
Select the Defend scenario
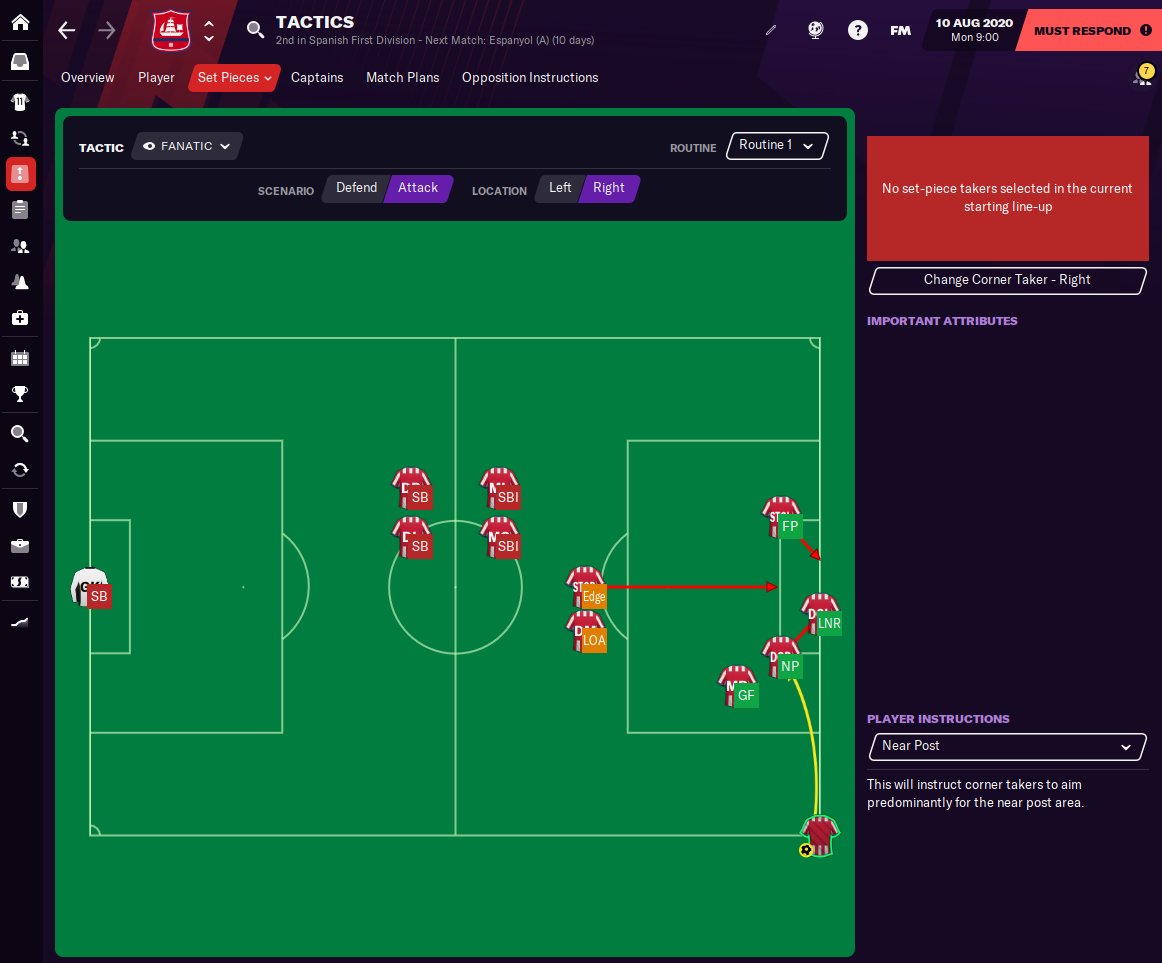coord(356,188)
